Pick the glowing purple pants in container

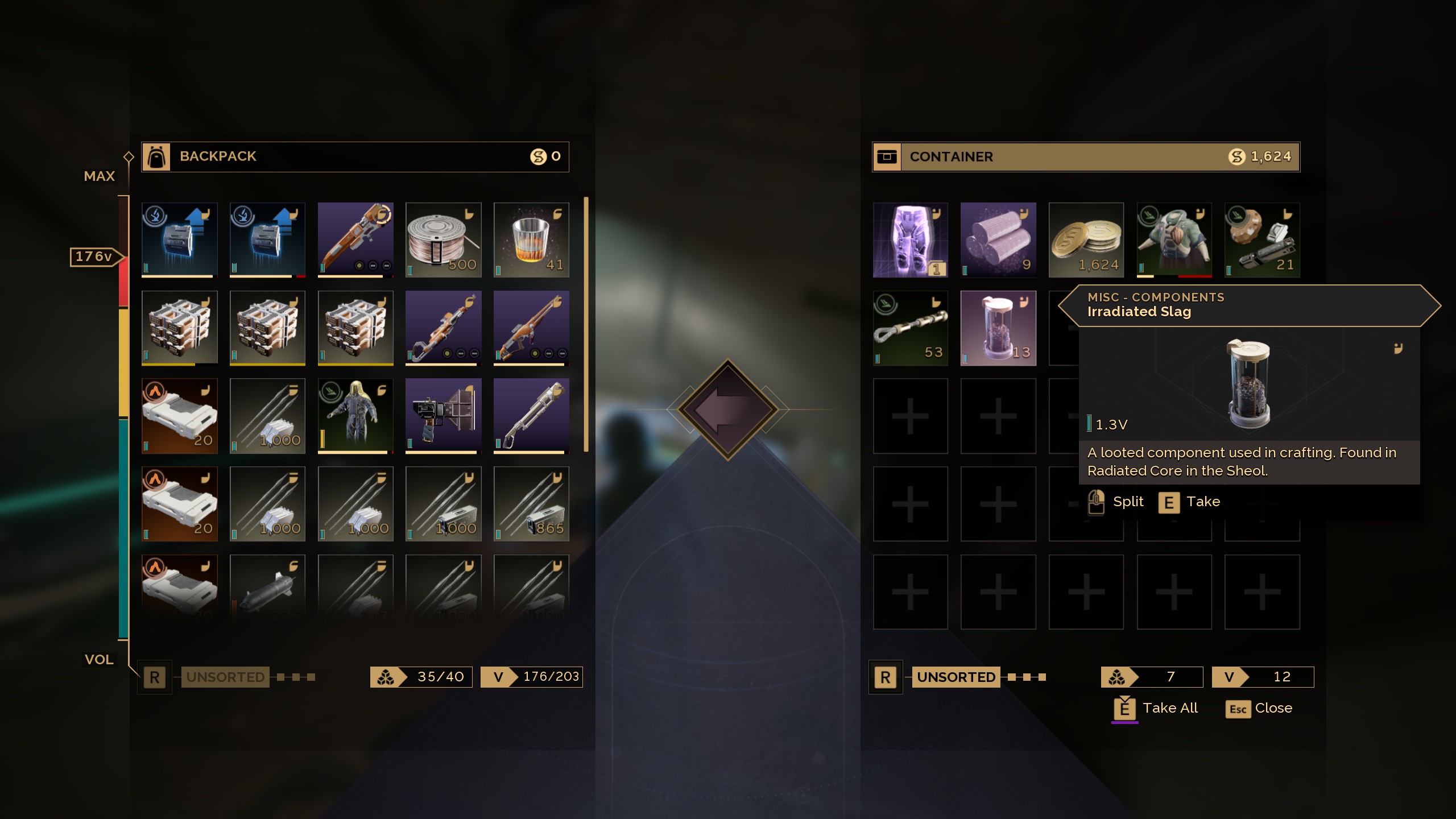[910, 239]
